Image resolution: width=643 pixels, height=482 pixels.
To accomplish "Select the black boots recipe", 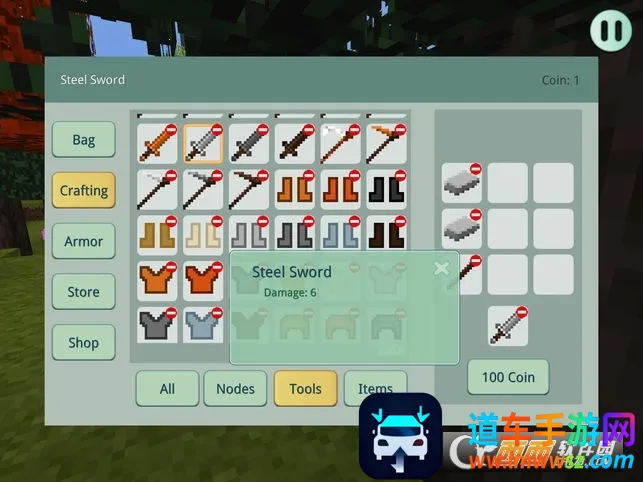I will (387, 189).
